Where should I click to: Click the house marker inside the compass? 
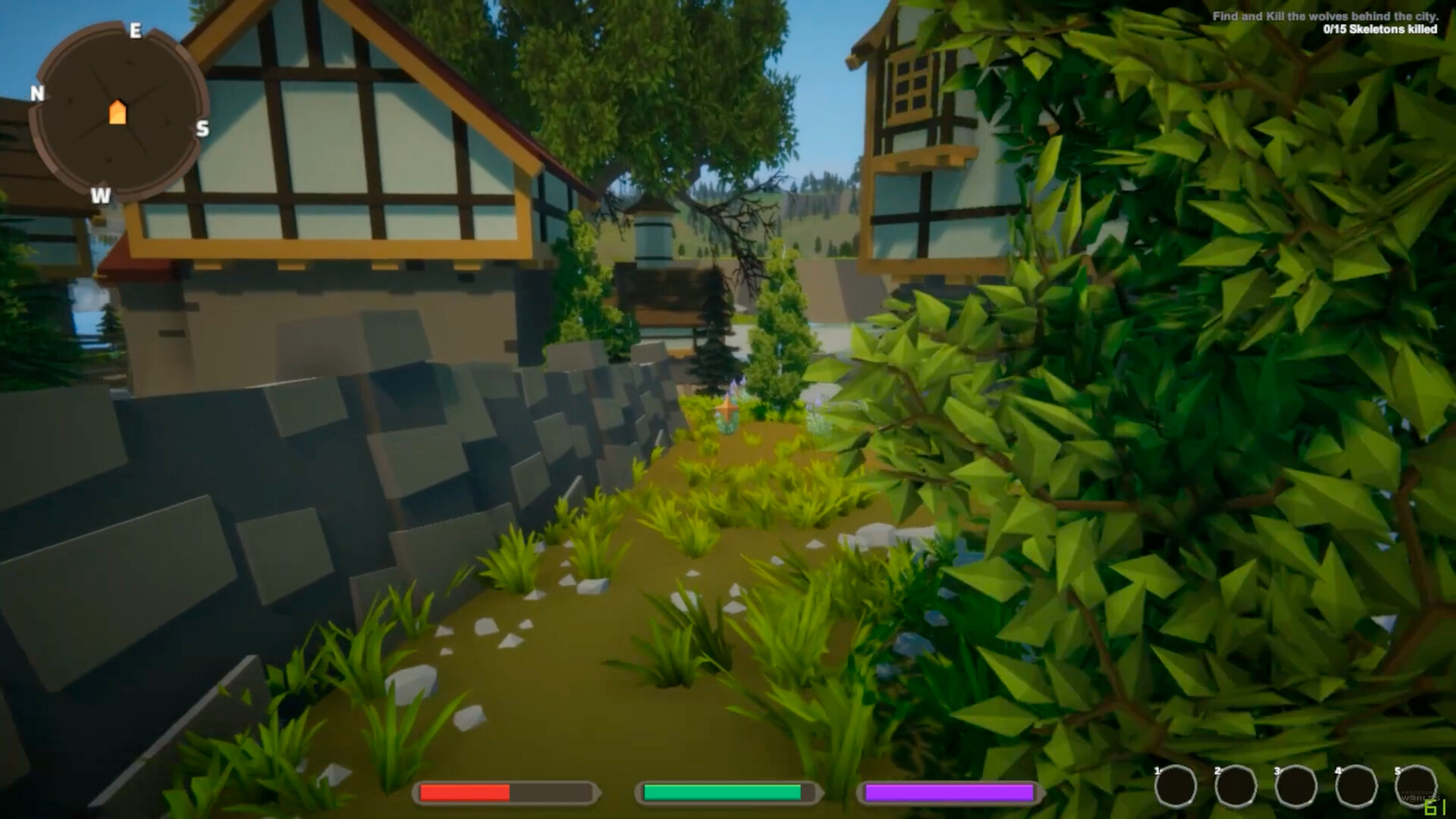coord(118,112)
